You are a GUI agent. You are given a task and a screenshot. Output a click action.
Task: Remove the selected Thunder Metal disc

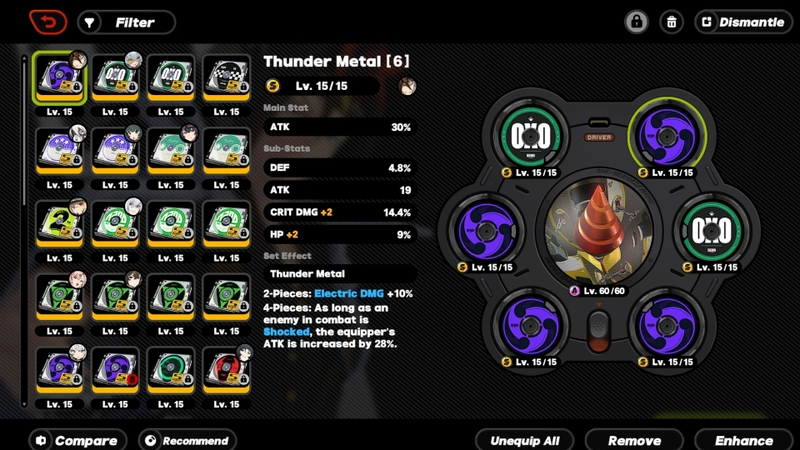point(634,440)
